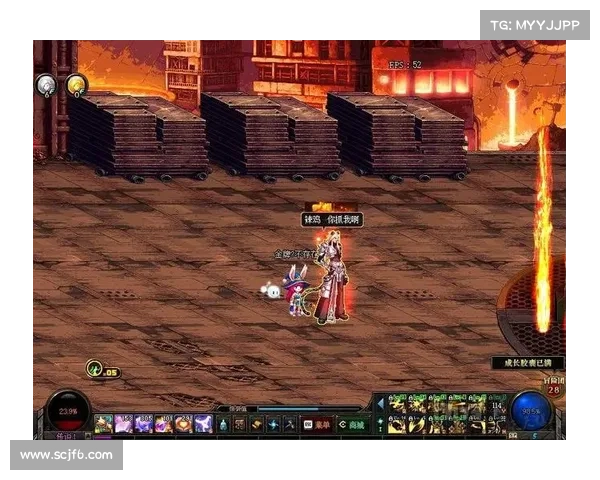Use the heart-shaped item in quick slots
The image size is (600, 480).
coord(183,424)
